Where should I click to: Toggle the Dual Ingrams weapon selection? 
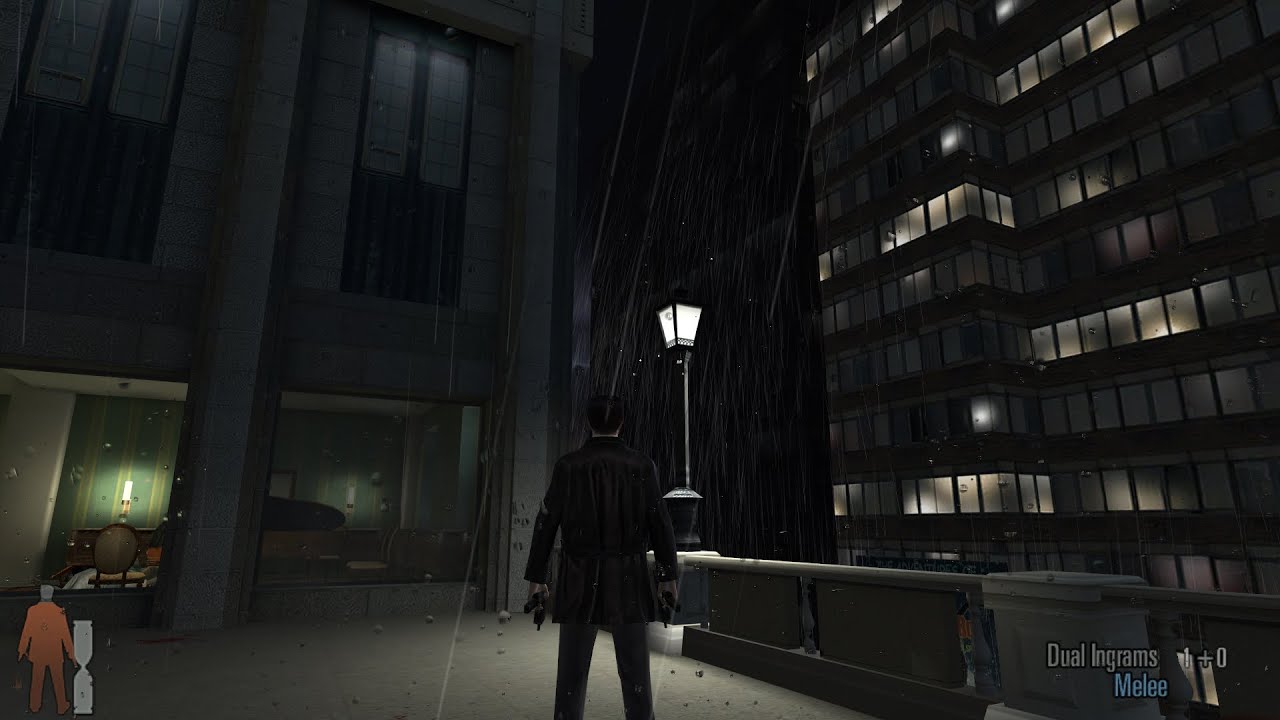1101,655
